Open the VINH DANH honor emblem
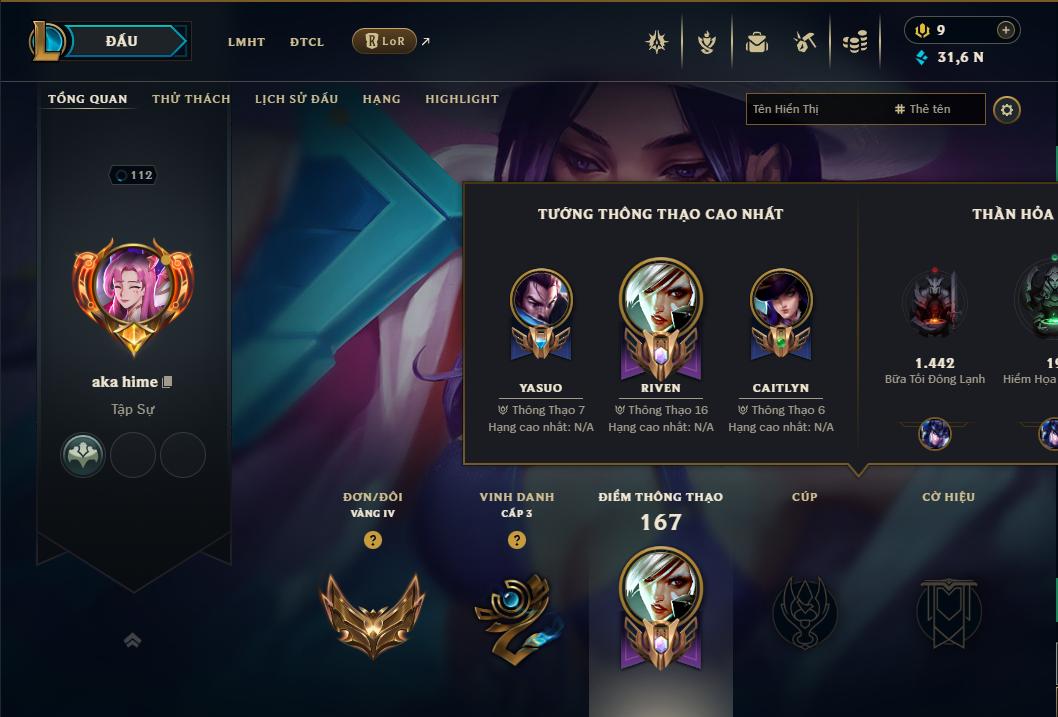1058x717 pixels. tap(516, 614)
